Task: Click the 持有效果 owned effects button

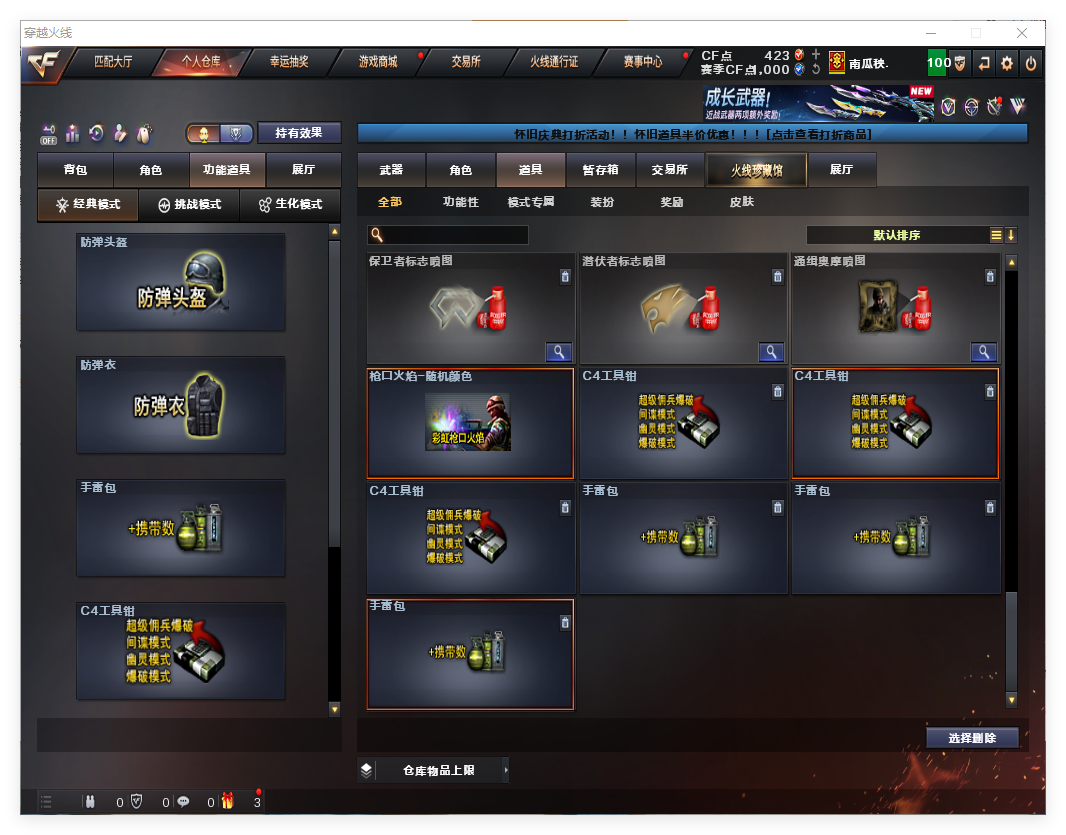Action: pos(299,133)
